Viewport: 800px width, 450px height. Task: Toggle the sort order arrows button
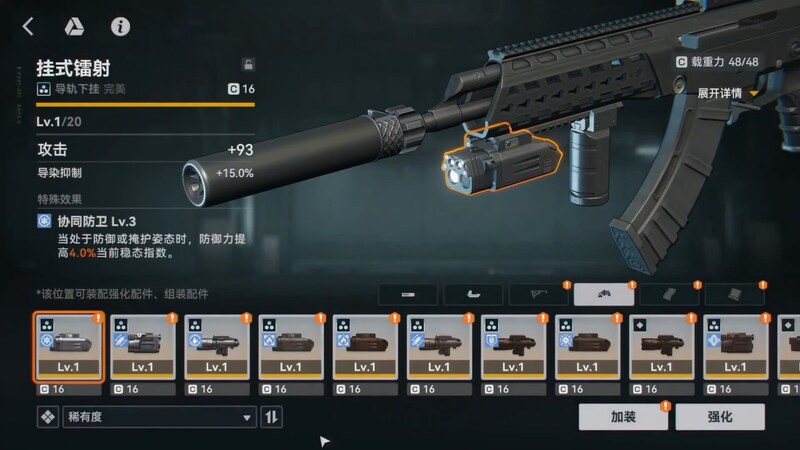coord(271,417)
